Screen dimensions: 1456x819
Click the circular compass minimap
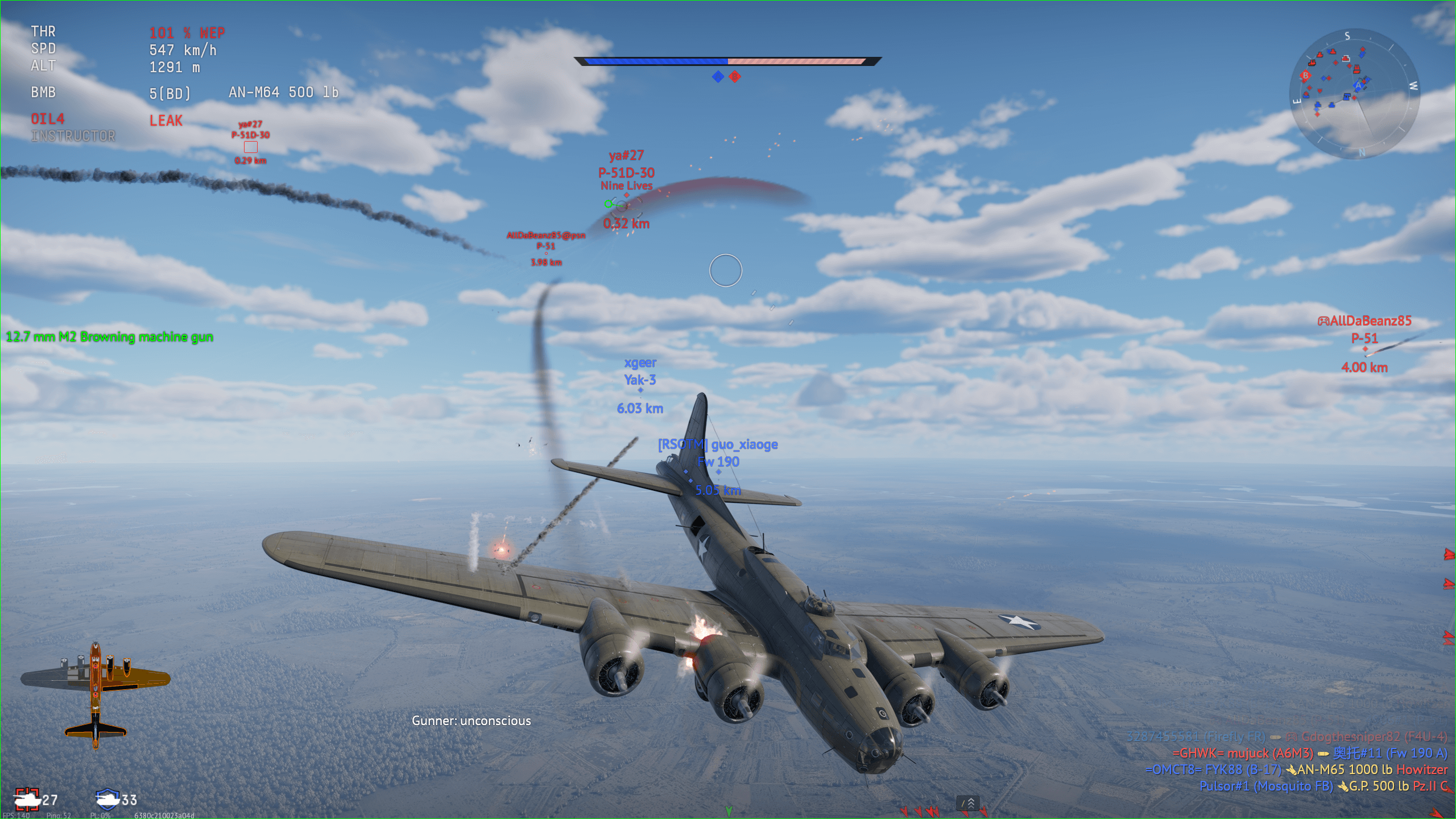coord(1354,94)
